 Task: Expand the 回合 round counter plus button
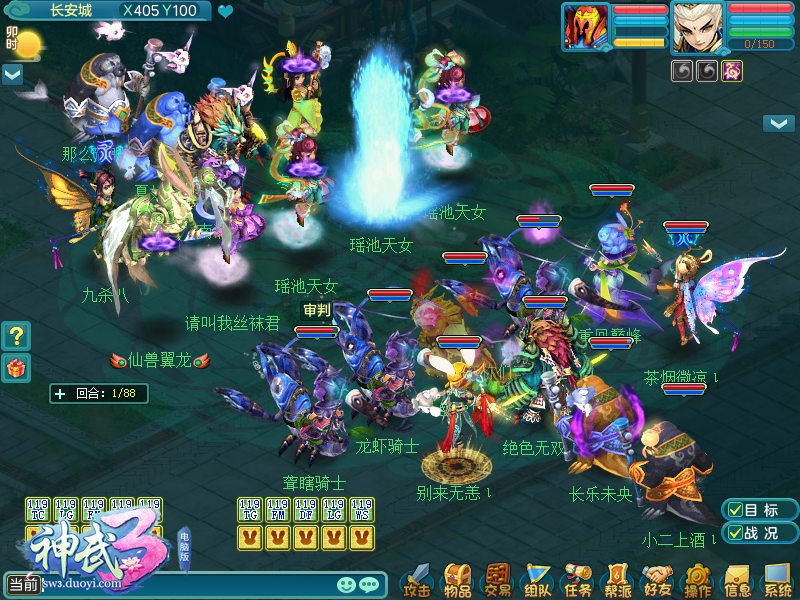tap(60, 394)
